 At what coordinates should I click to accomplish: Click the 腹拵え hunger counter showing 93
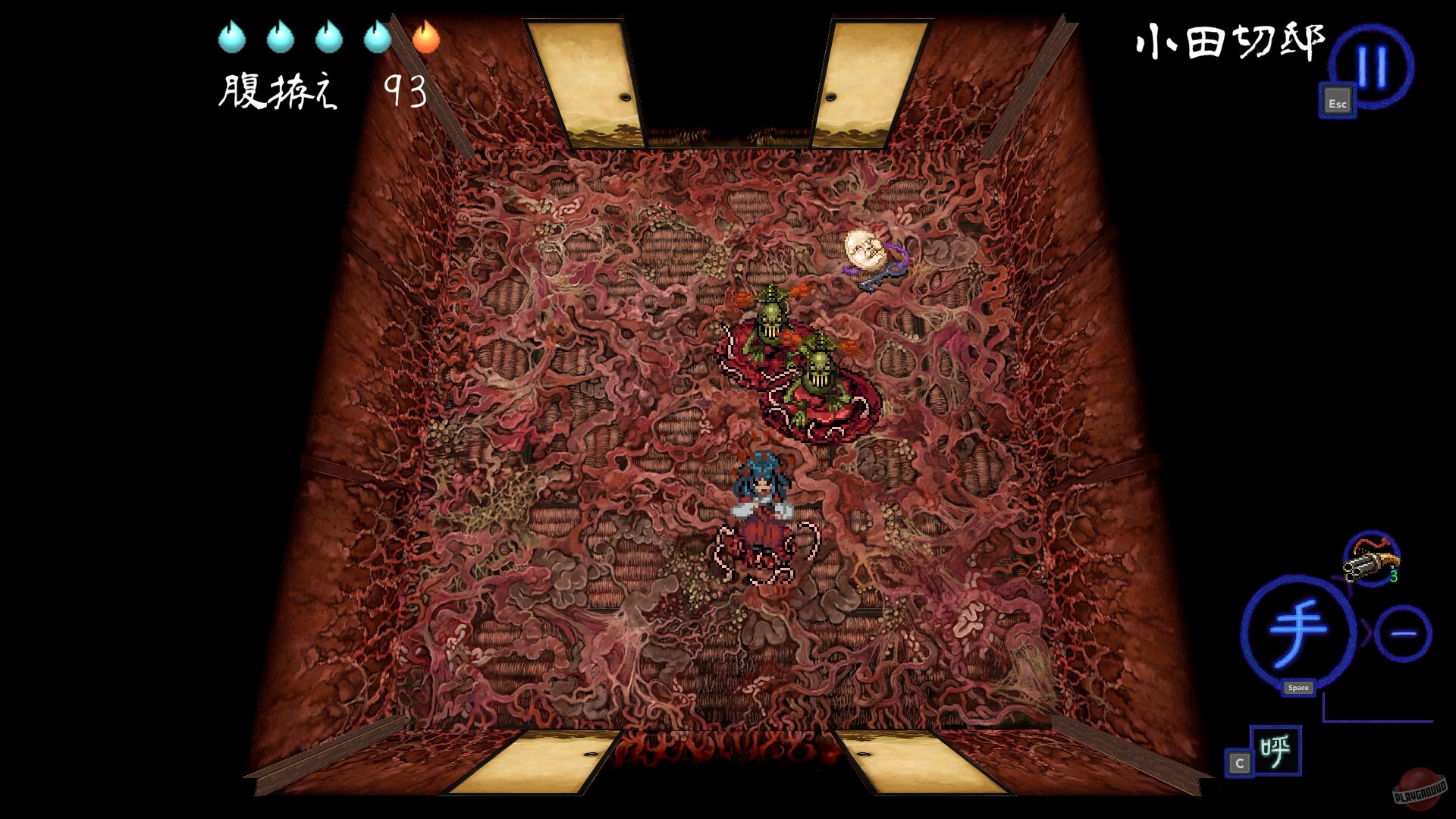[x=318, y=89]
